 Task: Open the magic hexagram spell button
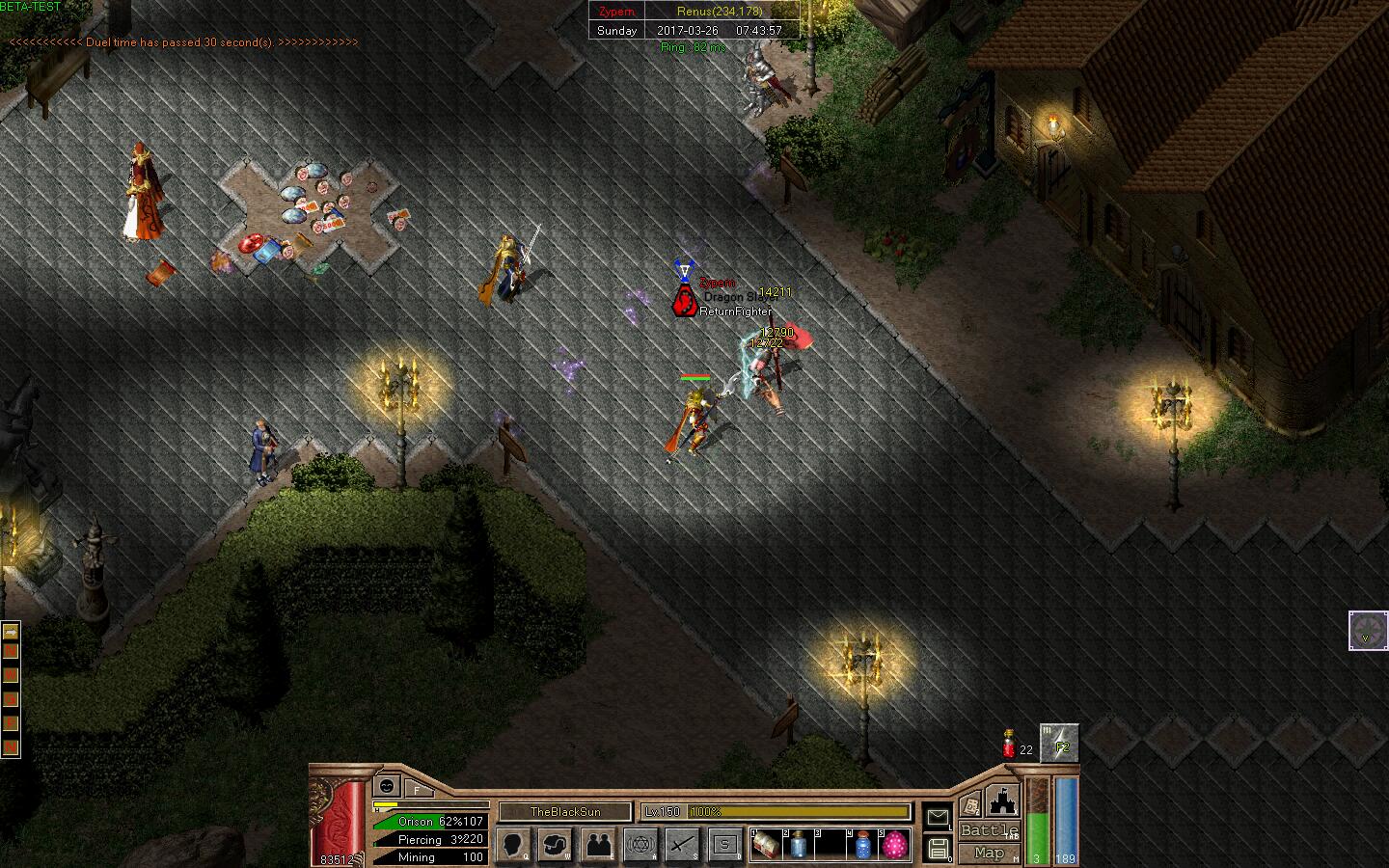pyautogui.click(x=640, y=844)
